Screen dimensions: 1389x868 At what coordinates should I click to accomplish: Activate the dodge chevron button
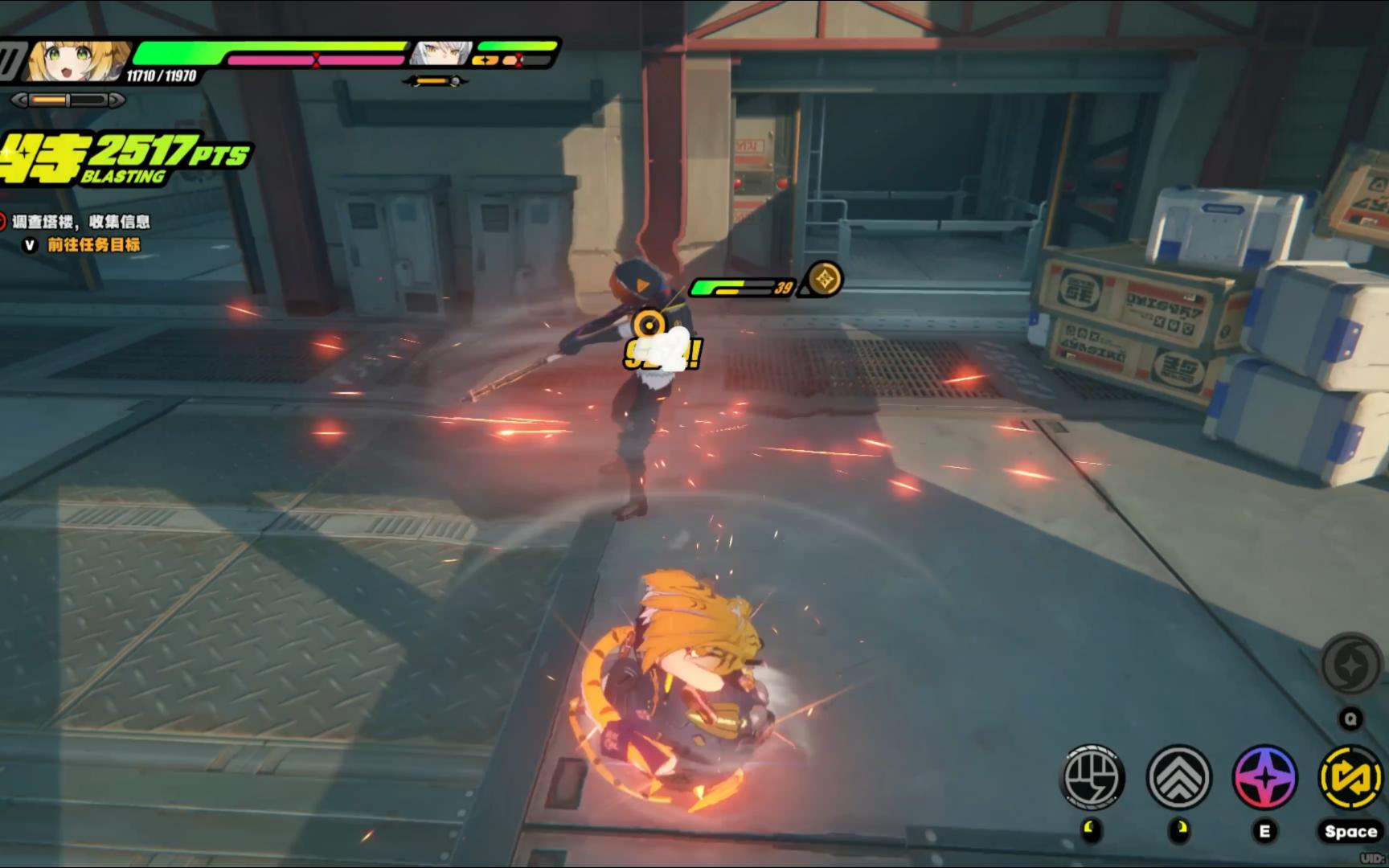click(x=1178, y=777)
